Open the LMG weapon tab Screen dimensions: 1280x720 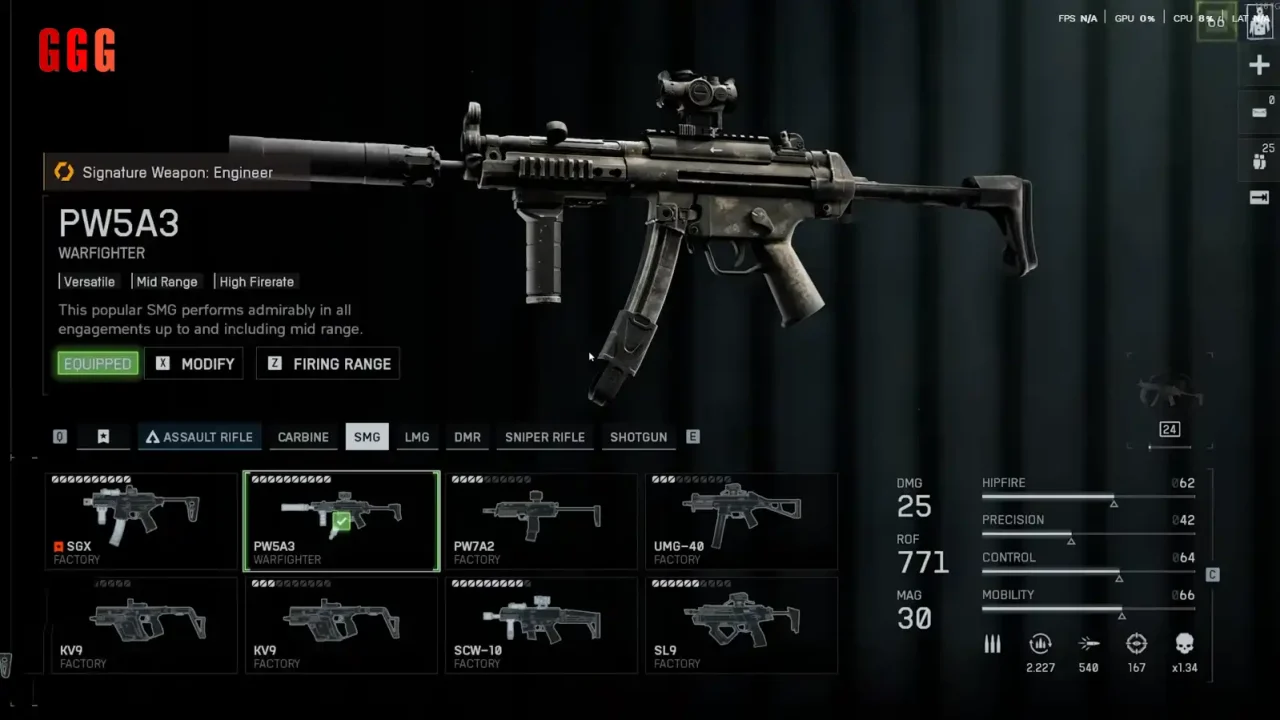(x=417, y=437)
